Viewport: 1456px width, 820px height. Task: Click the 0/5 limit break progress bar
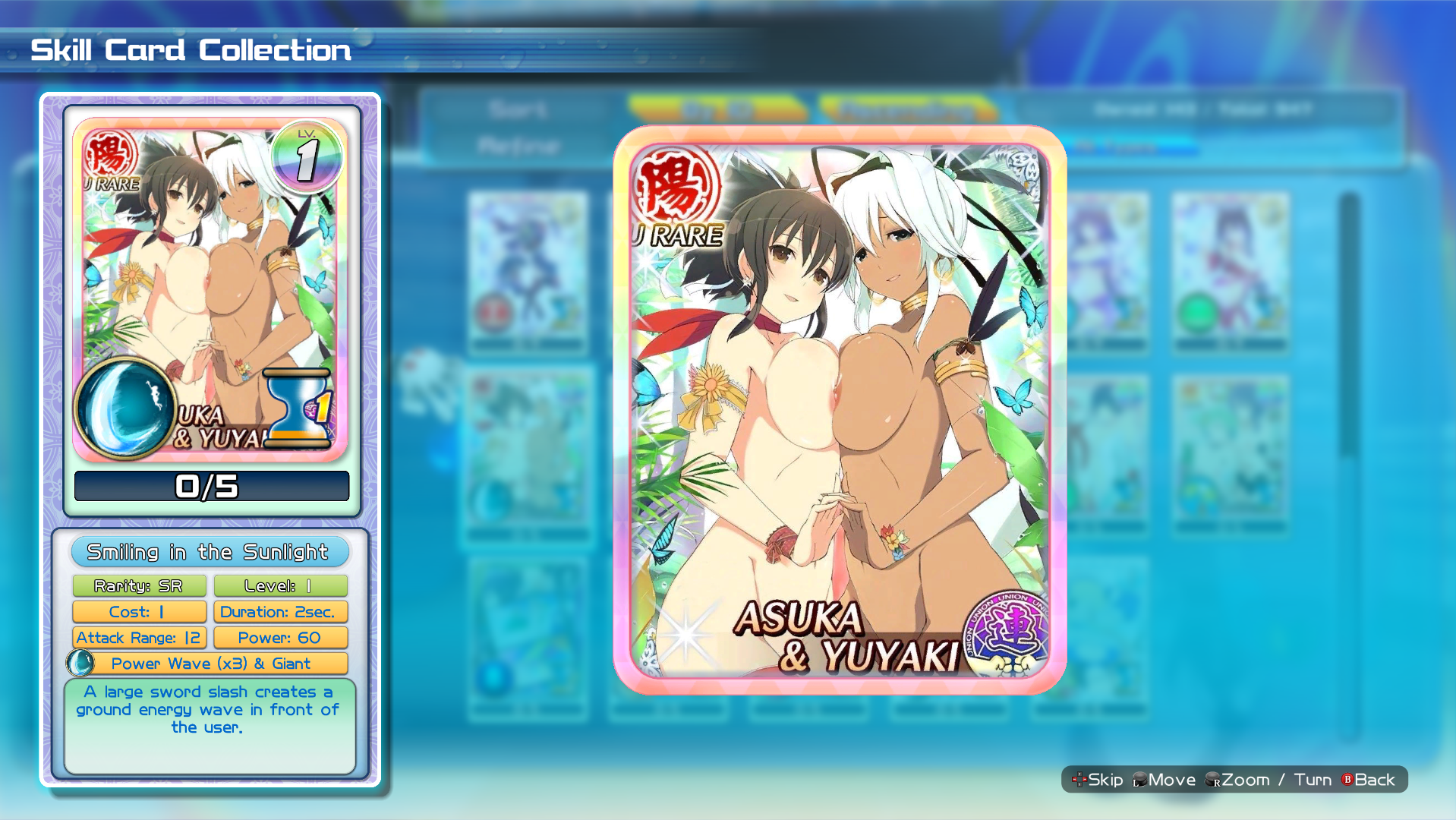point(210,487)
